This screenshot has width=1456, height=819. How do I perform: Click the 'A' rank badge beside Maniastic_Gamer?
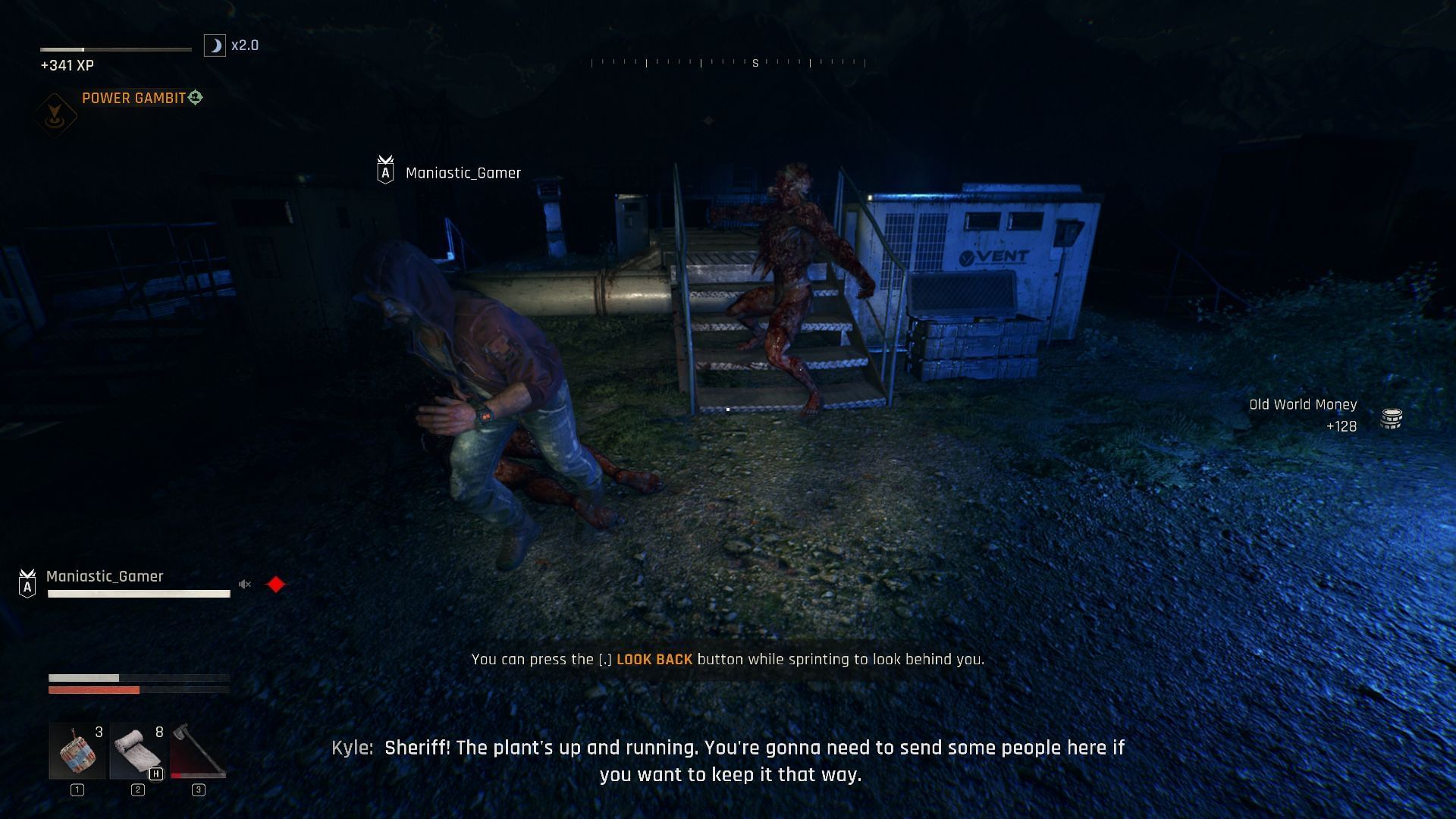point(27,585)
